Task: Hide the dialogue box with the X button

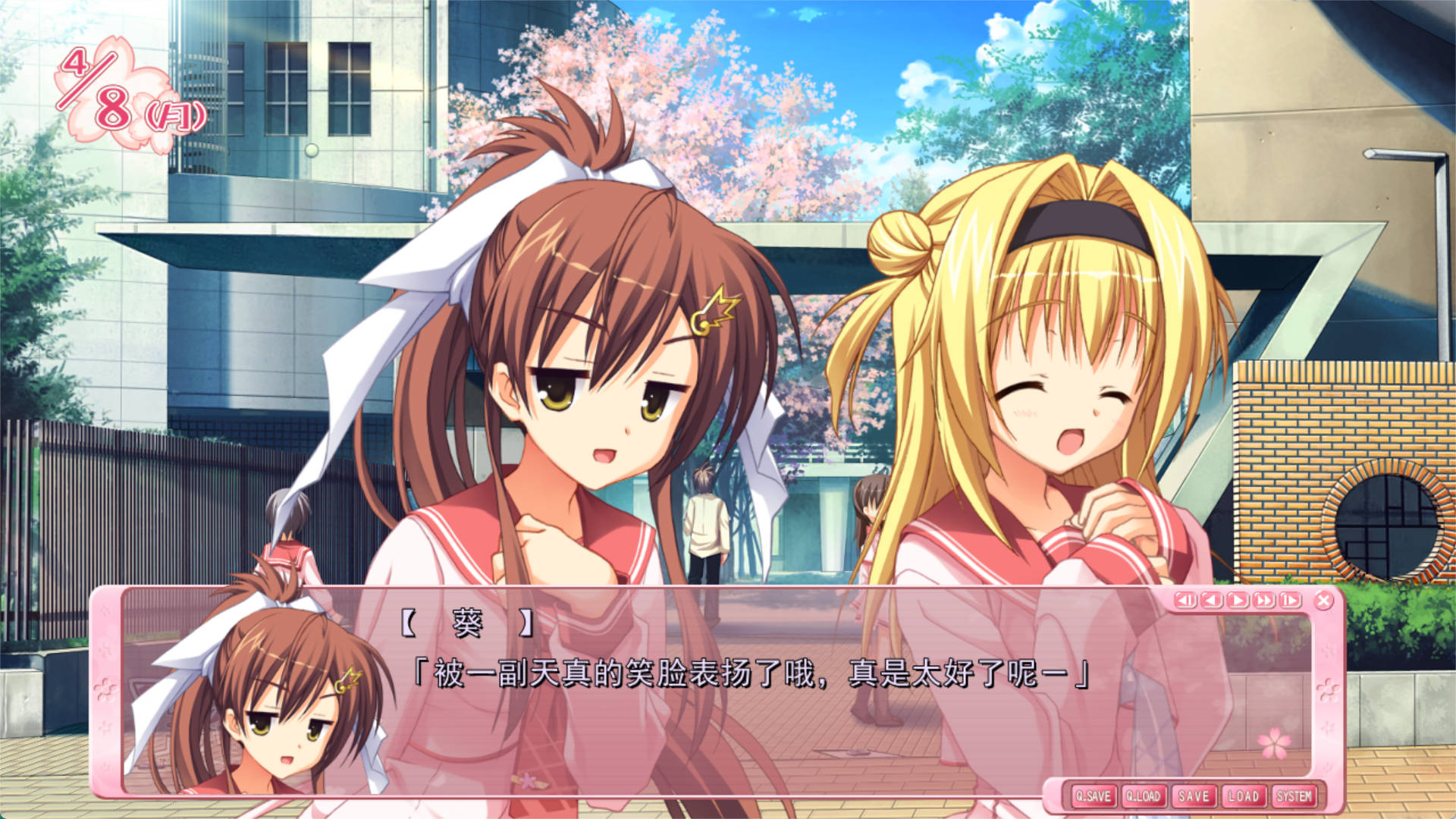Action: [x=1323, y=601]
